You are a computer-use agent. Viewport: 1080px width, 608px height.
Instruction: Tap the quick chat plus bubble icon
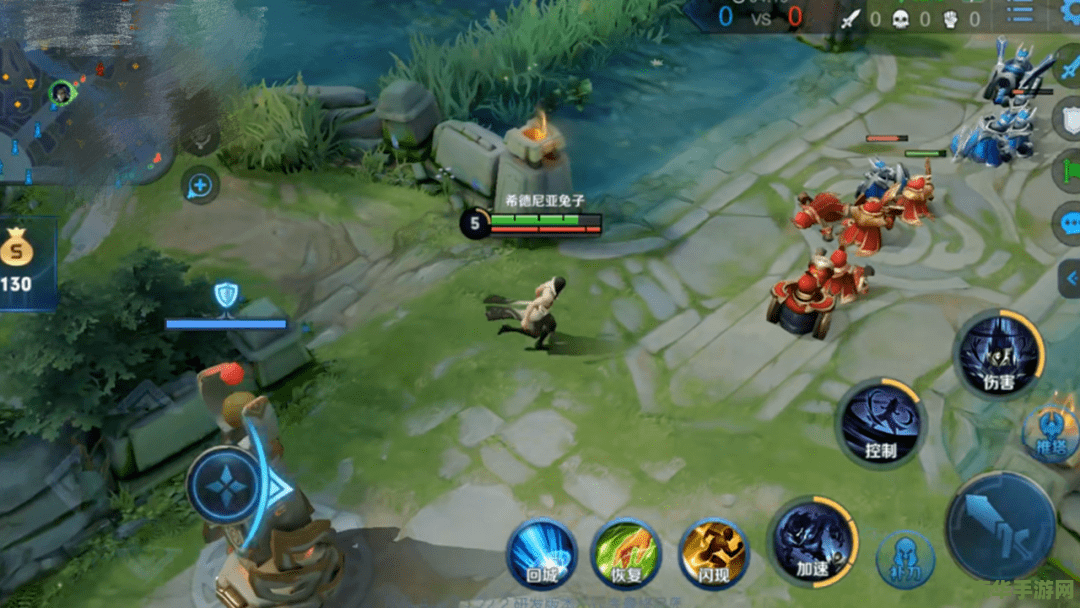[x=200, y=184]
